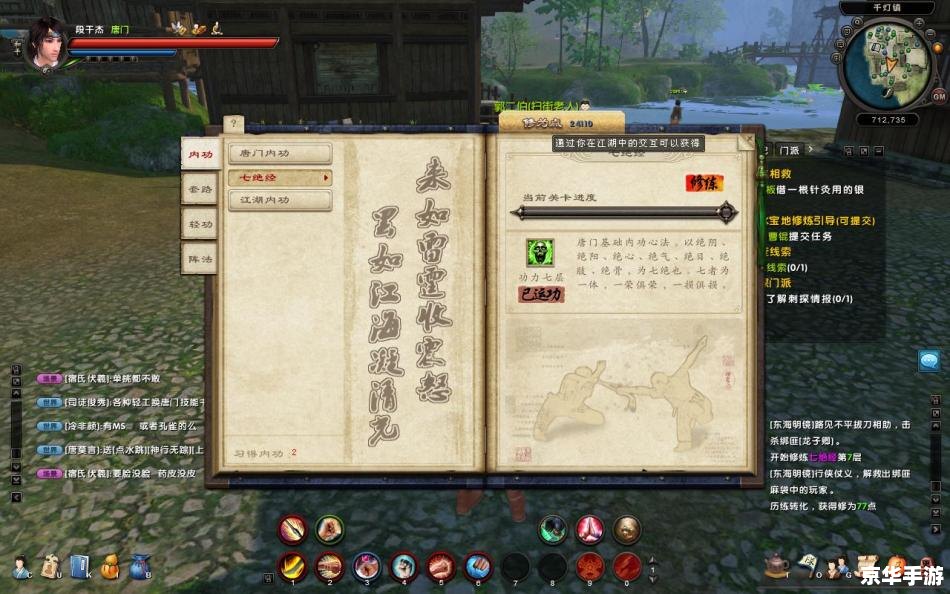Open the blue pouch bag icon
This screenshot has height=594, width=950.
(x=140, y=566)
